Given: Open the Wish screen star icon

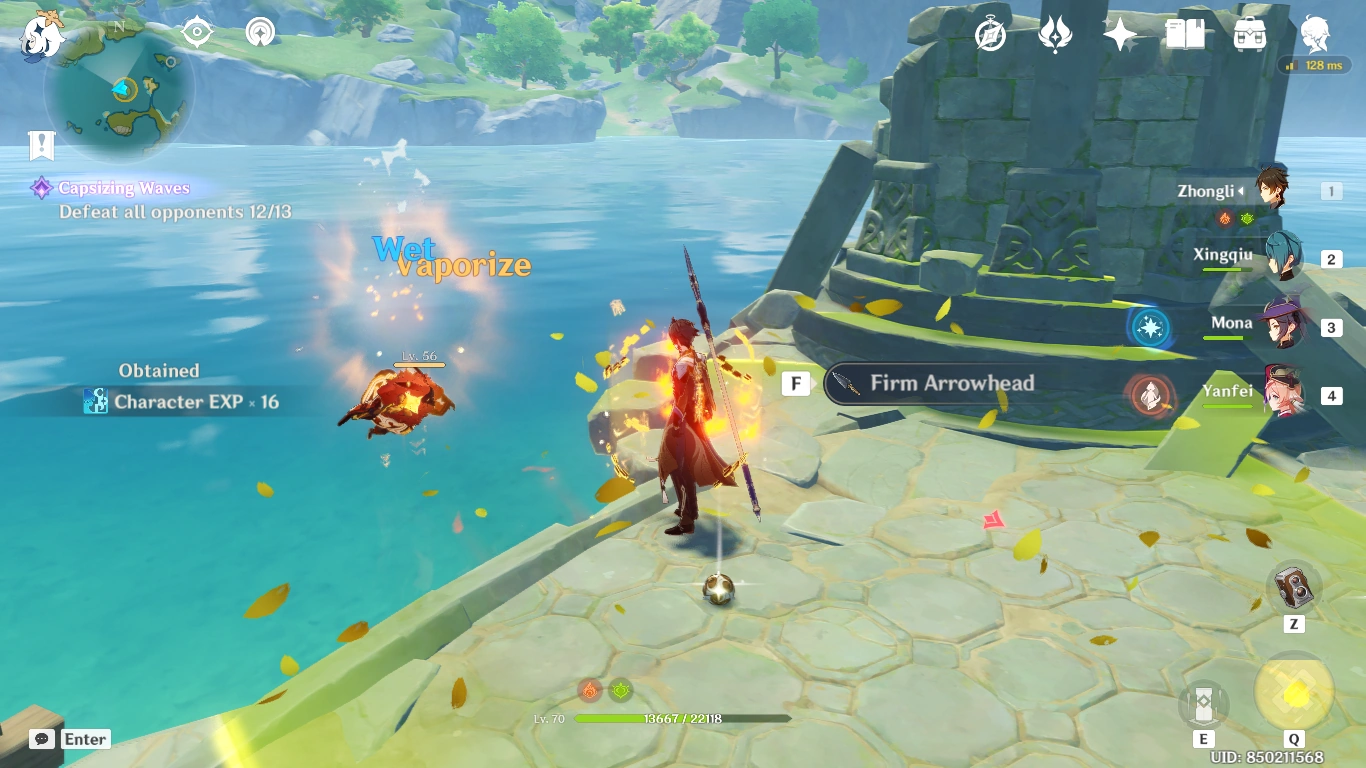Looking at the screenshot, I should pos(1118,33).
